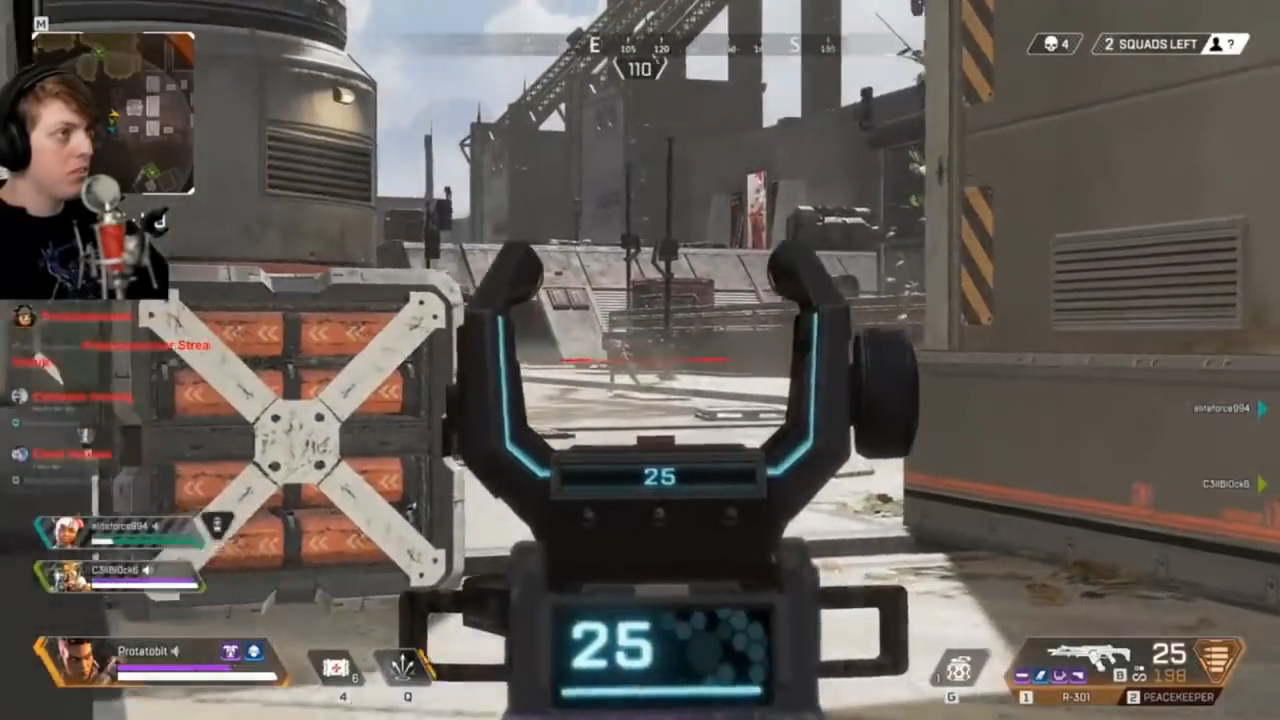This screenshot has height=720, width=1280.
Task: Activate the tactical ability icon
Action: point(407,667)
